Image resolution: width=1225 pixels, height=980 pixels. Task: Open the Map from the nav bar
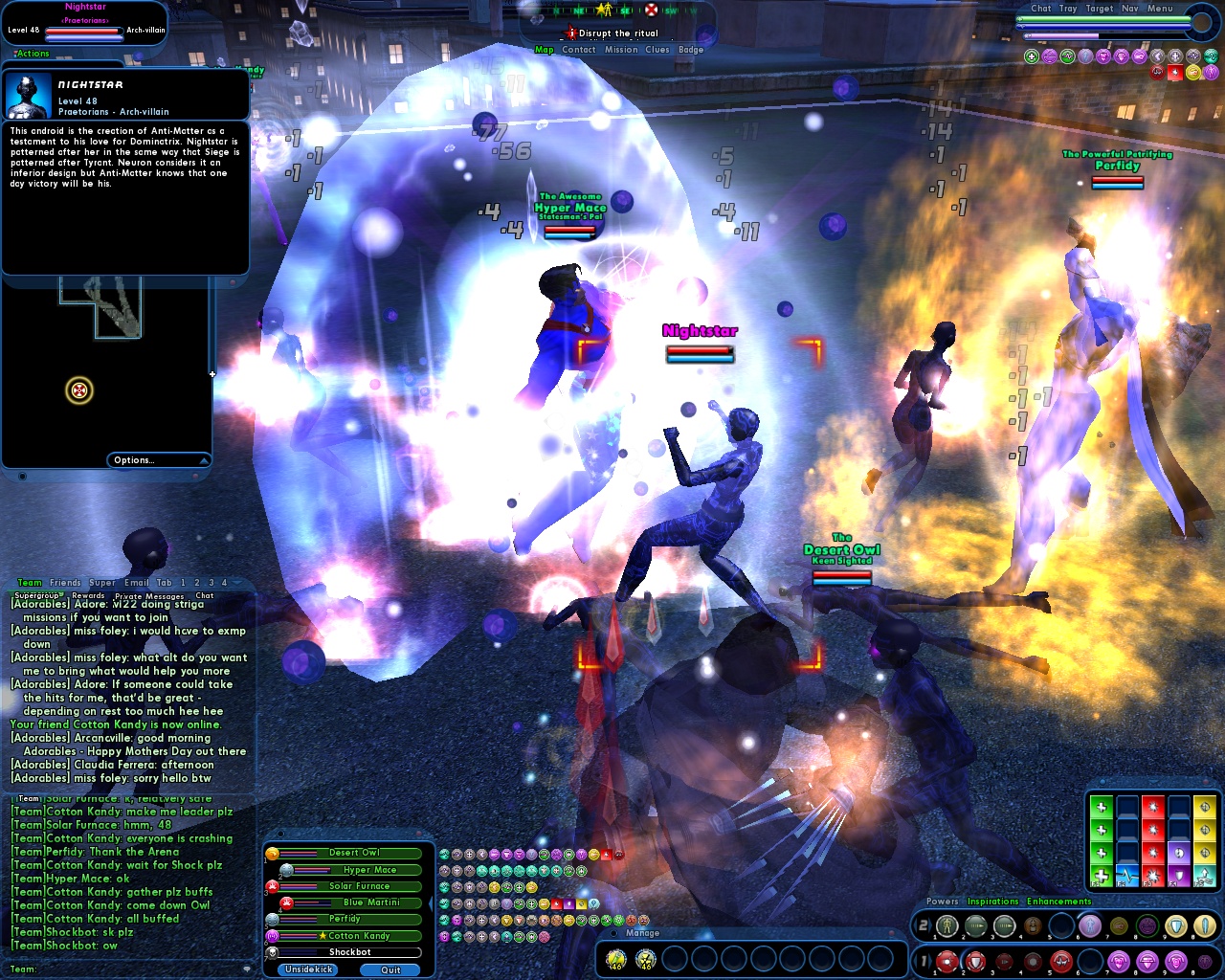544,50
